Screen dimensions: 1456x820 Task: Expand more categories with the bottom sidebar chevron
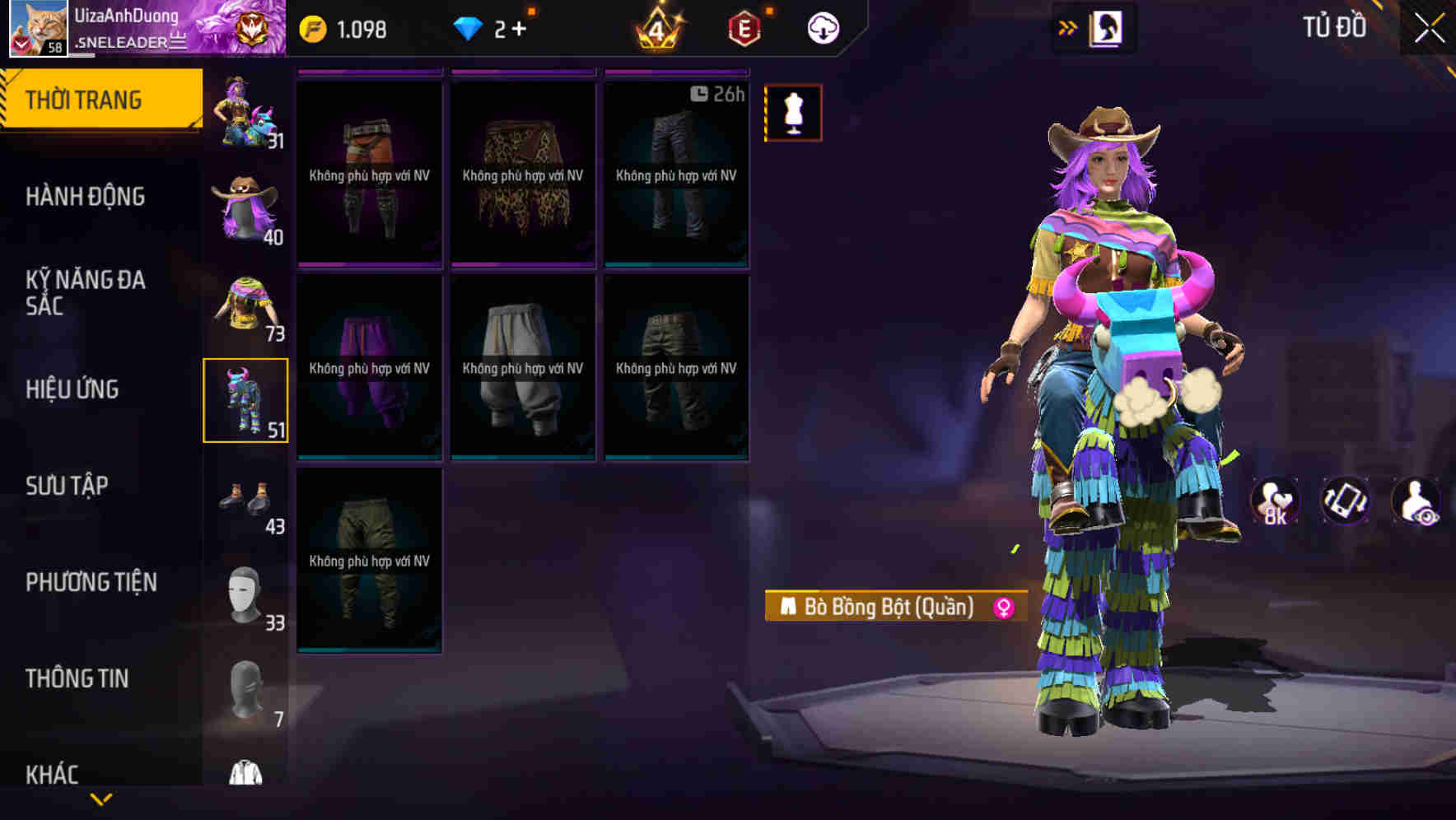point(101,797)
